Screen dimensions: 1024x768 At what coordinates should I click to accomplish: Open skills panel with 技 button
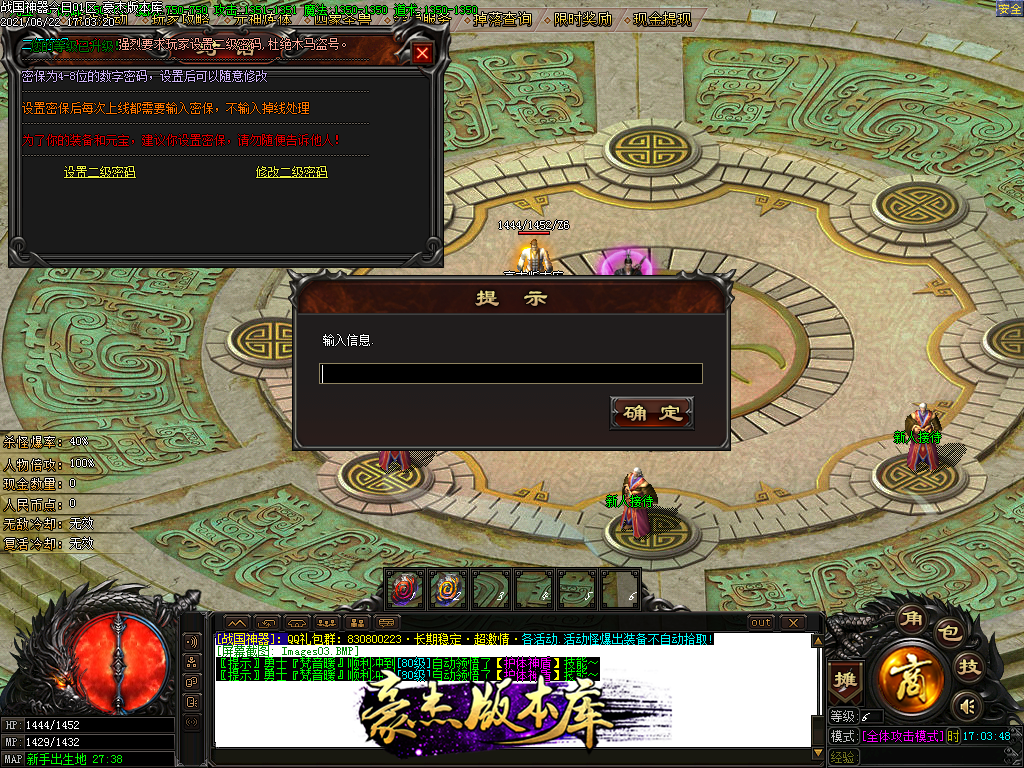967,669
